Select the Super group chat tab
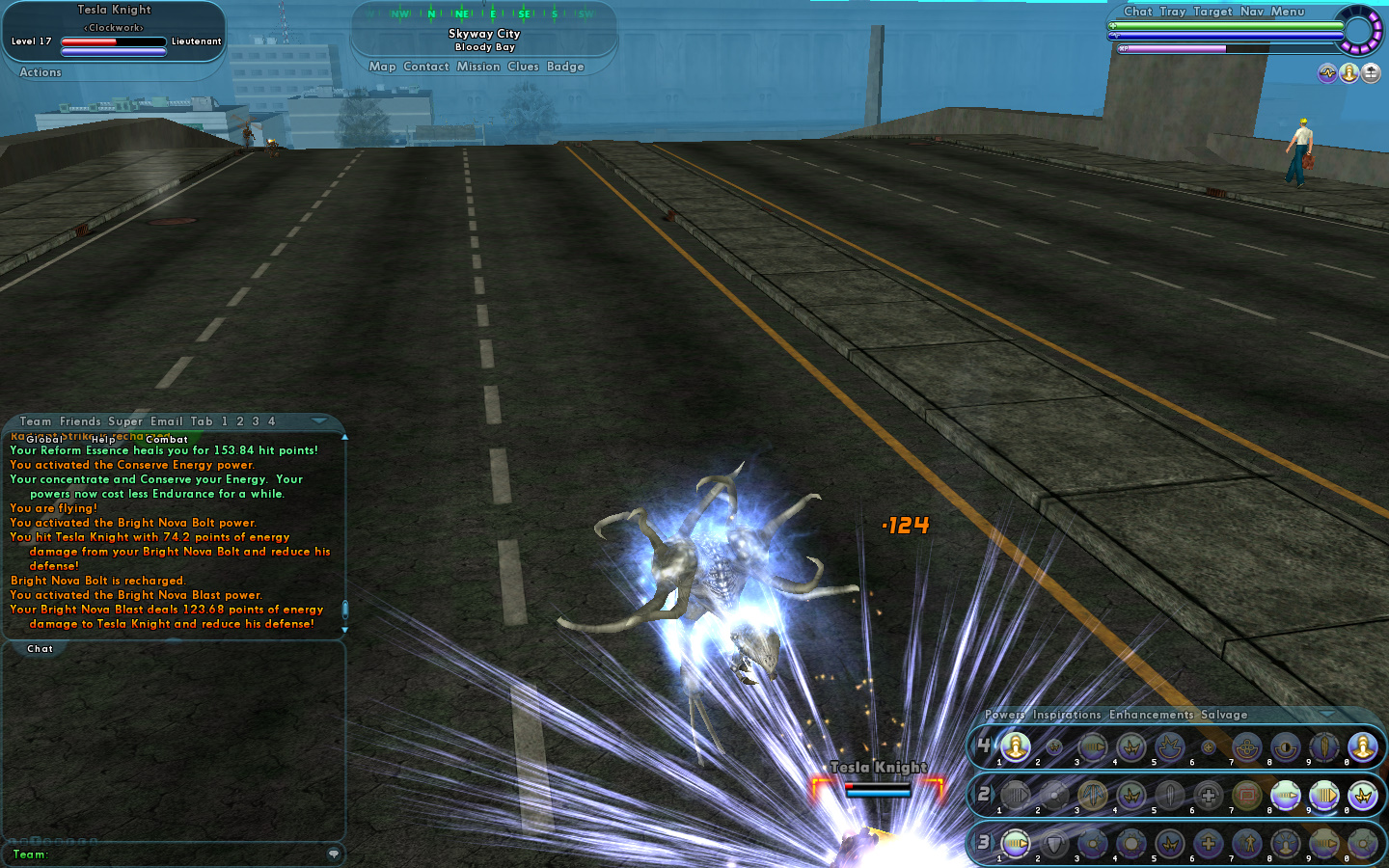The width and height of the screenshot is (1389, 868). tap(125, 421)
